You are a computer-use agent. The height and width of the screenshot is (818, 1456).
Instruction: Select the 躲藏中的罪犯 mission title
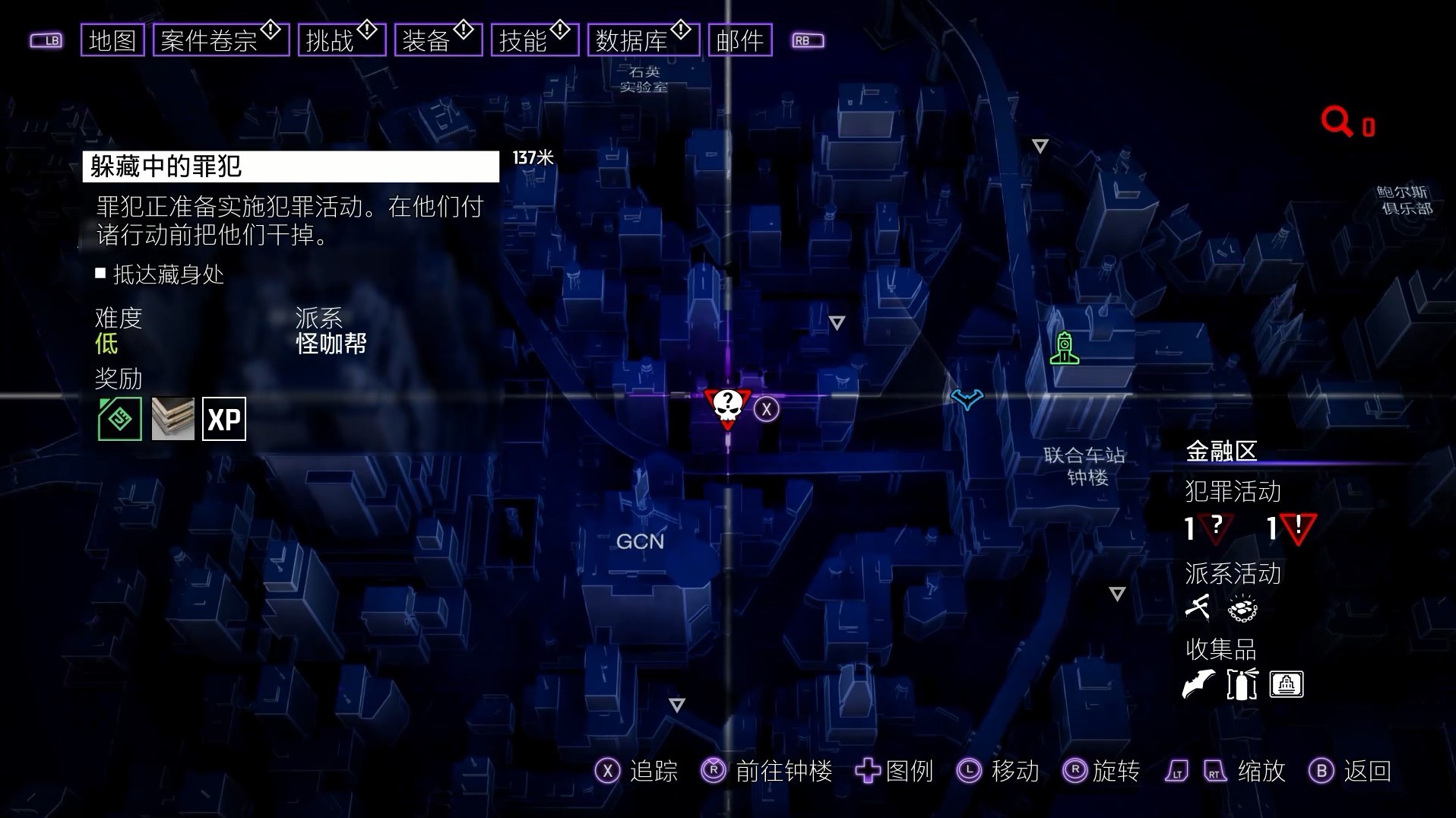pyautogui.click(x=290, y=166)
